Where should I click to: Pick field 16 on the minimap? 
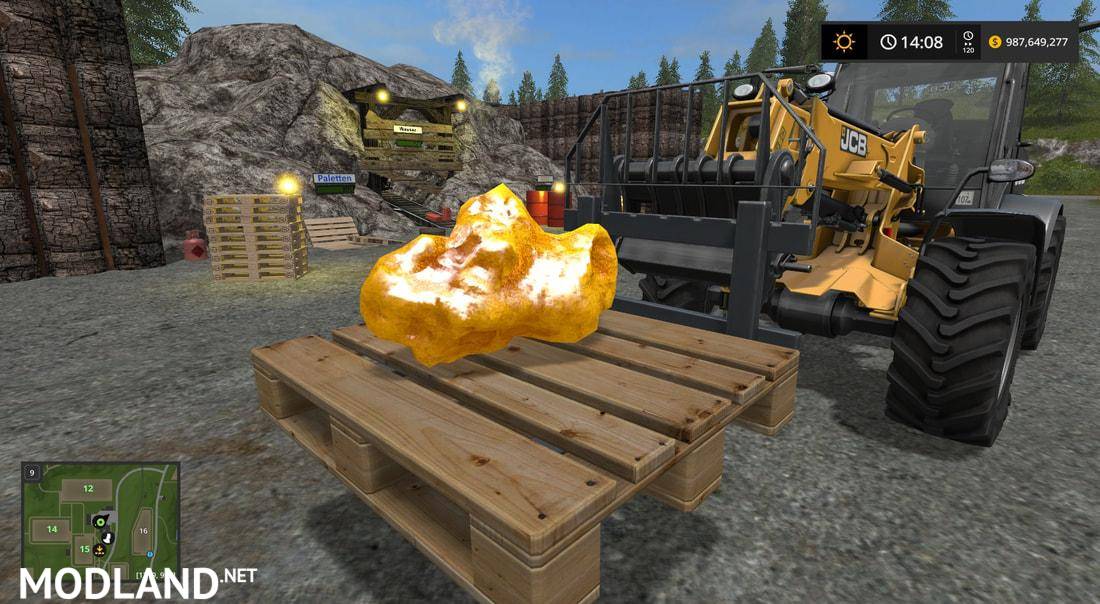(143, 531)
